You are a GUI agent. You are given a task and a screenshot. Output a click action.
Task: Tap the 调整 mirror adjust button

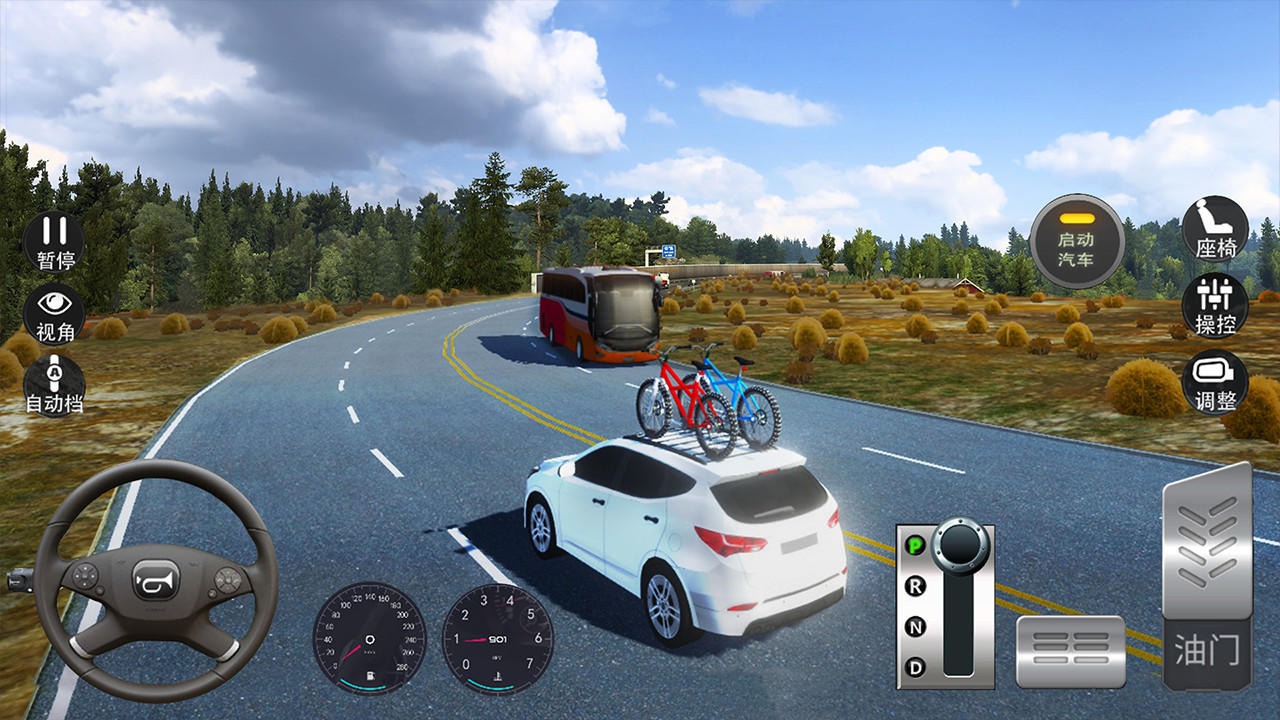[1215, 381]
